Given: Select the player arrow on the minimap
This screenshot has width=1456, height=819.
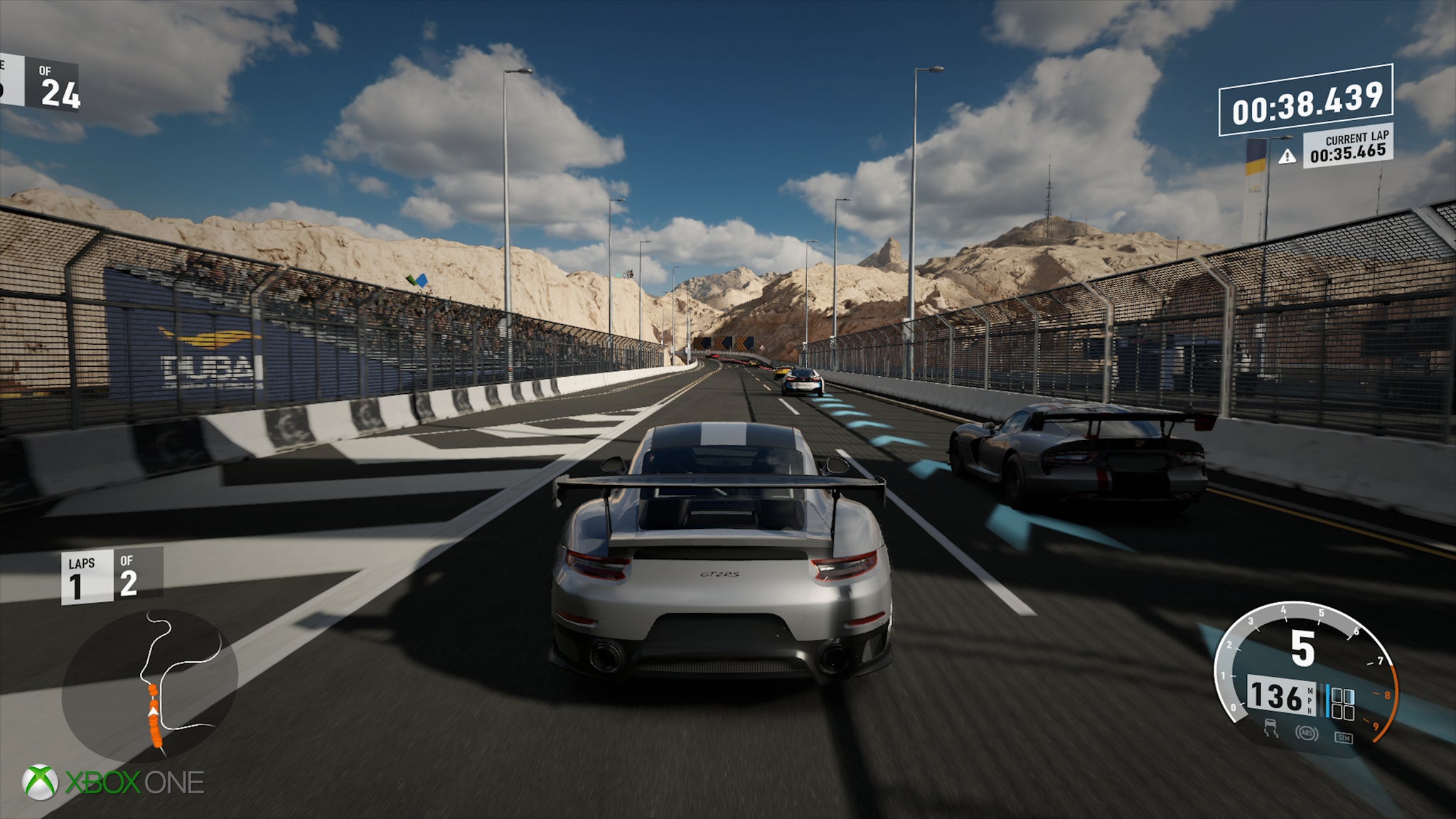Looking at the screenshot, I should (154, 707).
